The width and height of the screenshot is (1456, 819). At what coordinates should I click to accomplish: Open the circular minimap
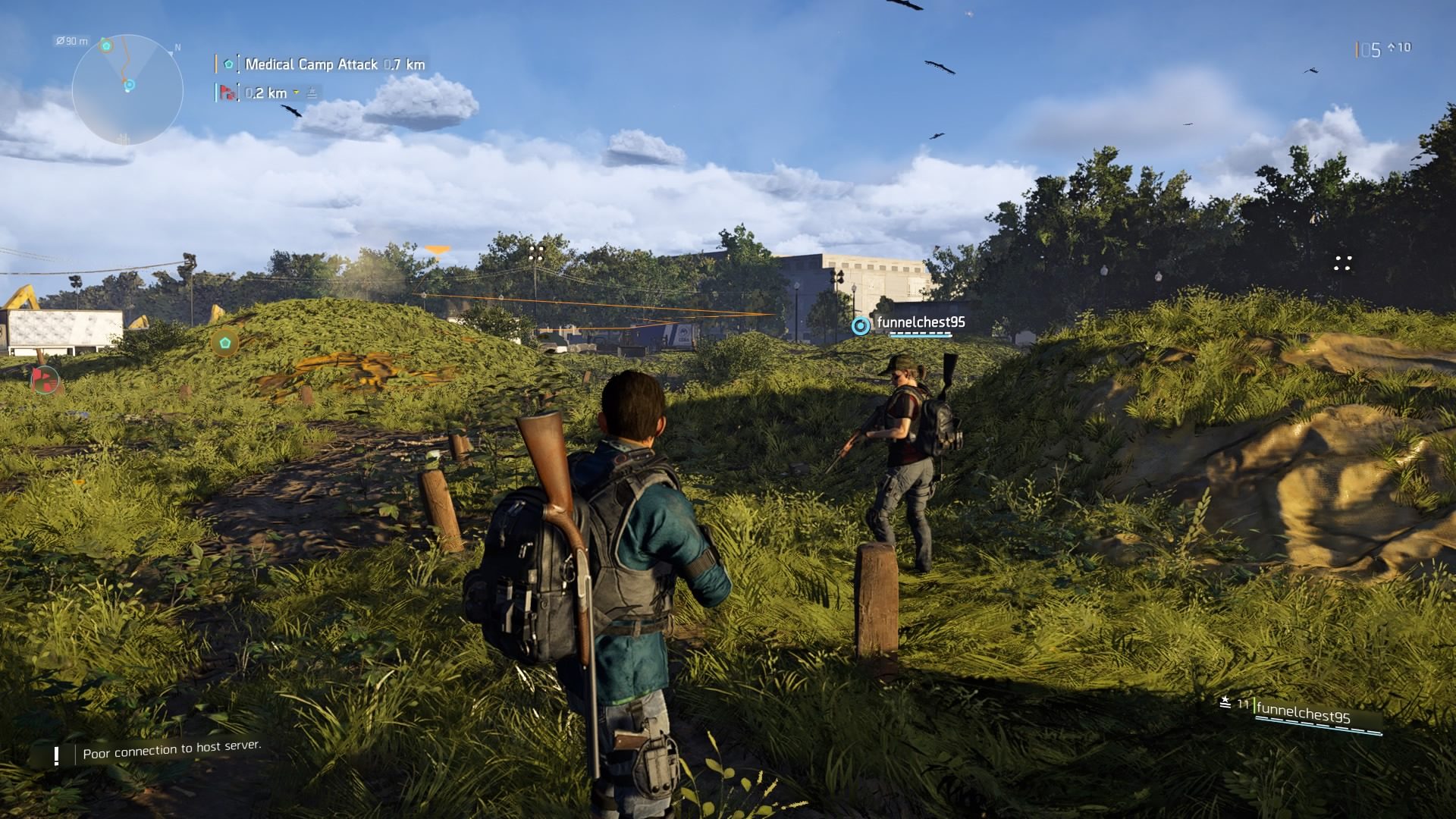click(127, 89)
